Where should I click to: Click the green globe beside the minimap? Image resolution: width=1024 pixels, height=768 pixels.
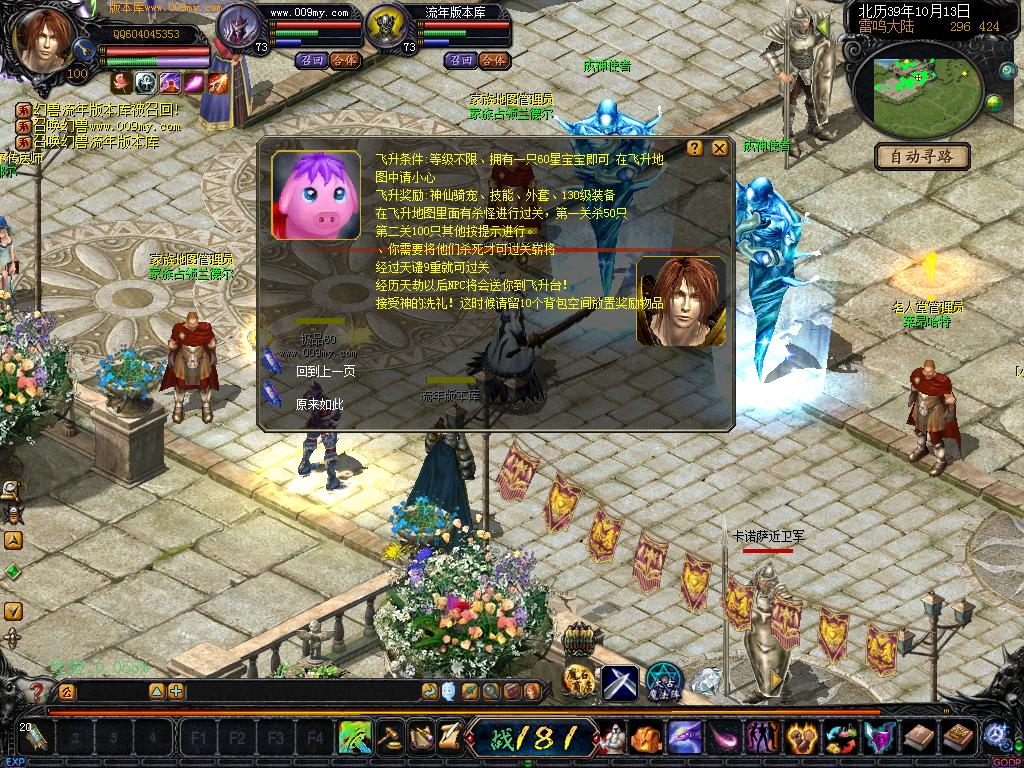[994, 102]
